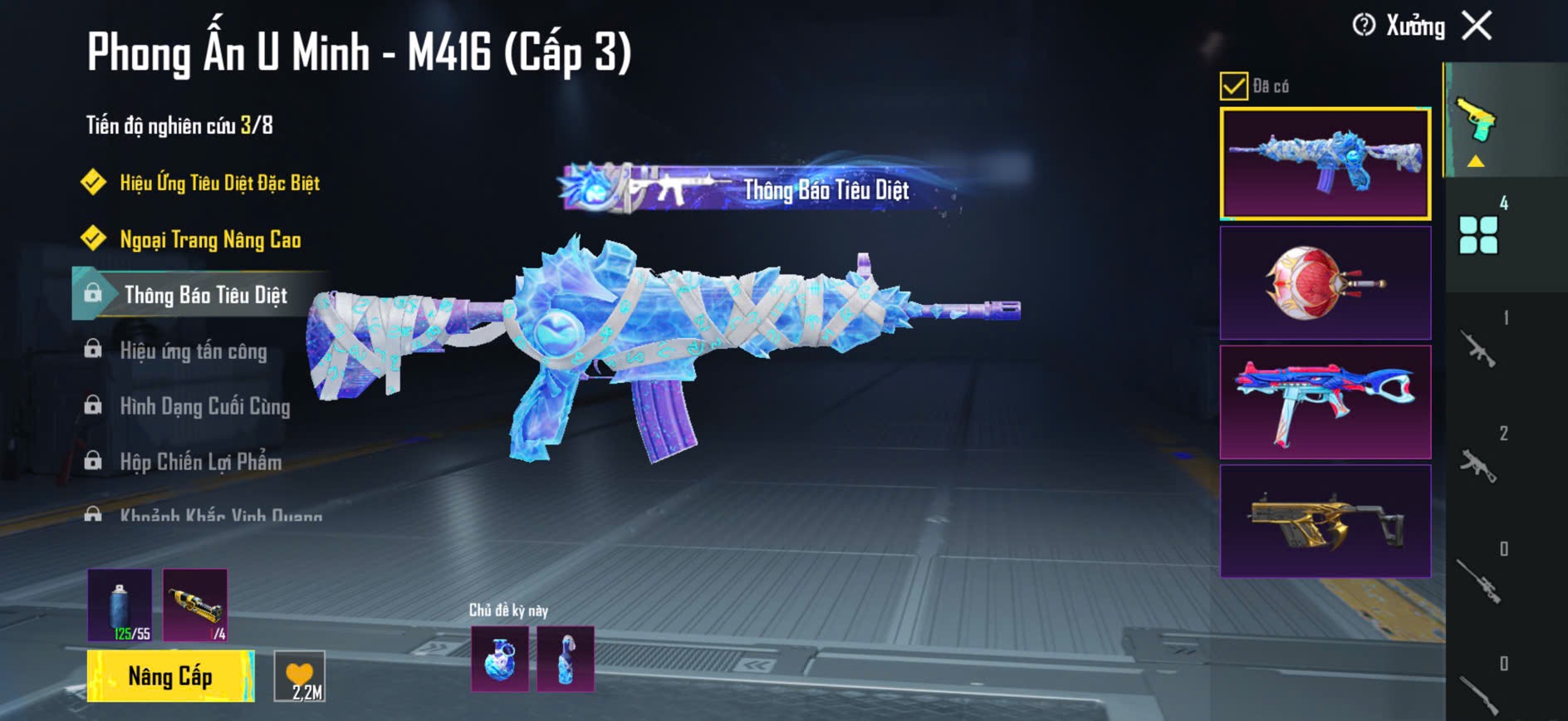Select Hiệu Ứng Tiêu Diệt Đặc Biệt
The height and width of the screenshot is (721, 1568).
point(219,183)
